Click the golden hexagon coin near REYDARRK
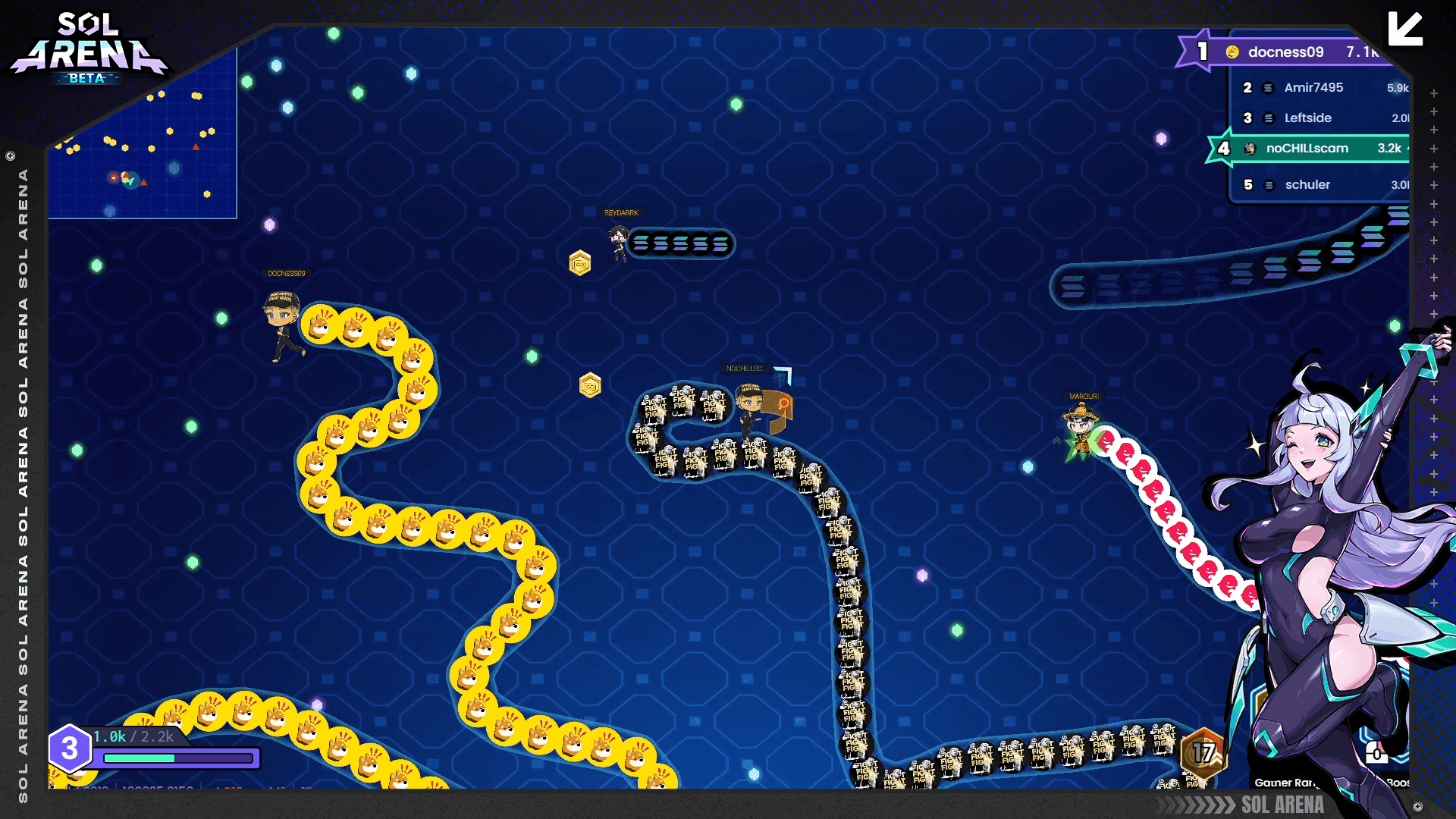This screenshot has height=819, width=1456. pos(580,263)
